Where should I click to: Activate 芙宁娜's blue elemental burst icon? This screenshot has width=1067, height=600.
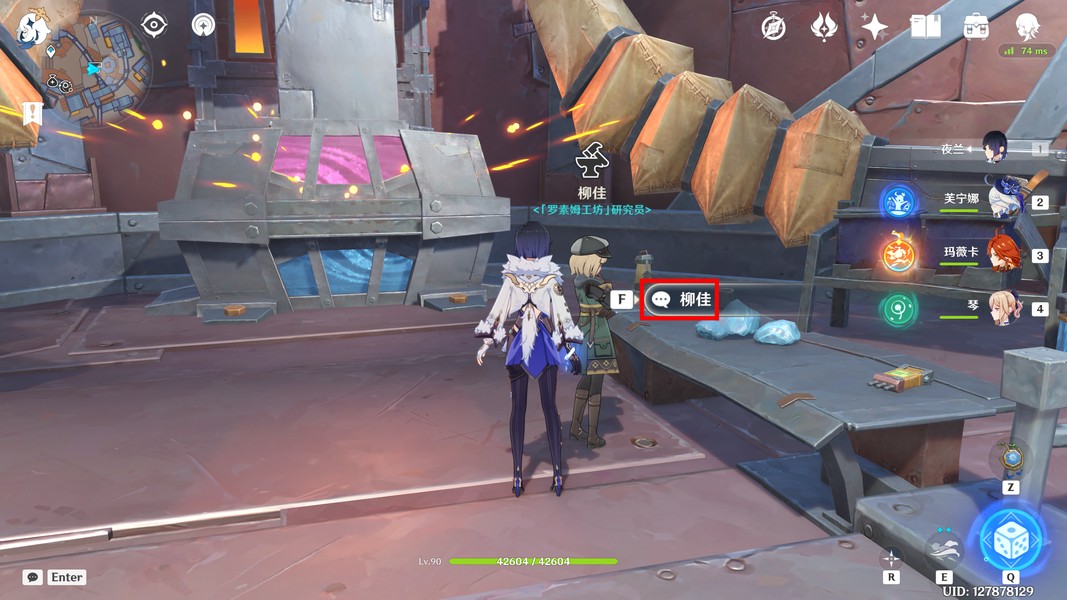(x=898, y=202)
